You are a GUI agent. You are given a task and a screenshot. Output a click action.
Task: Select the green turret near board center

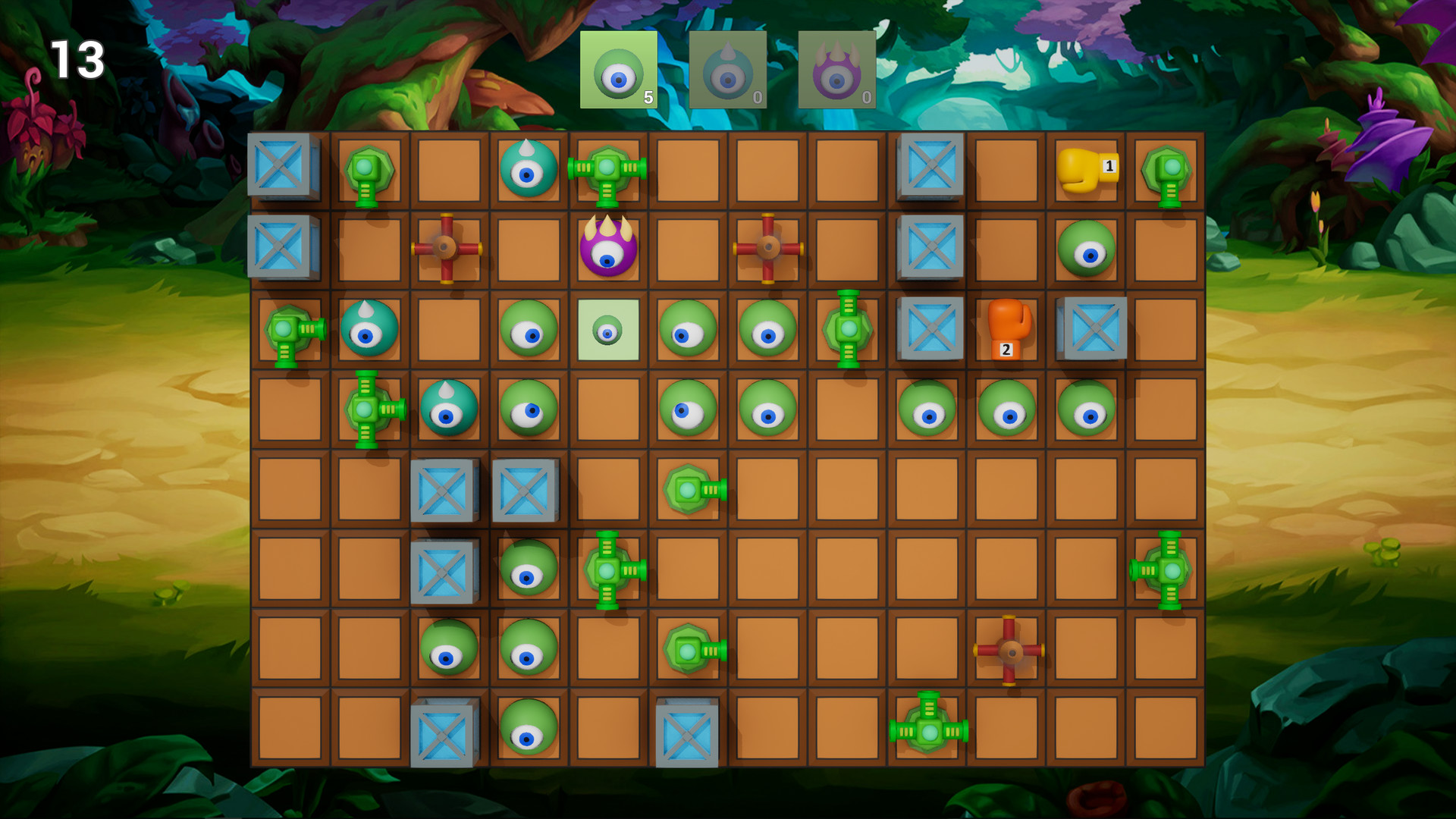(689, 490)
